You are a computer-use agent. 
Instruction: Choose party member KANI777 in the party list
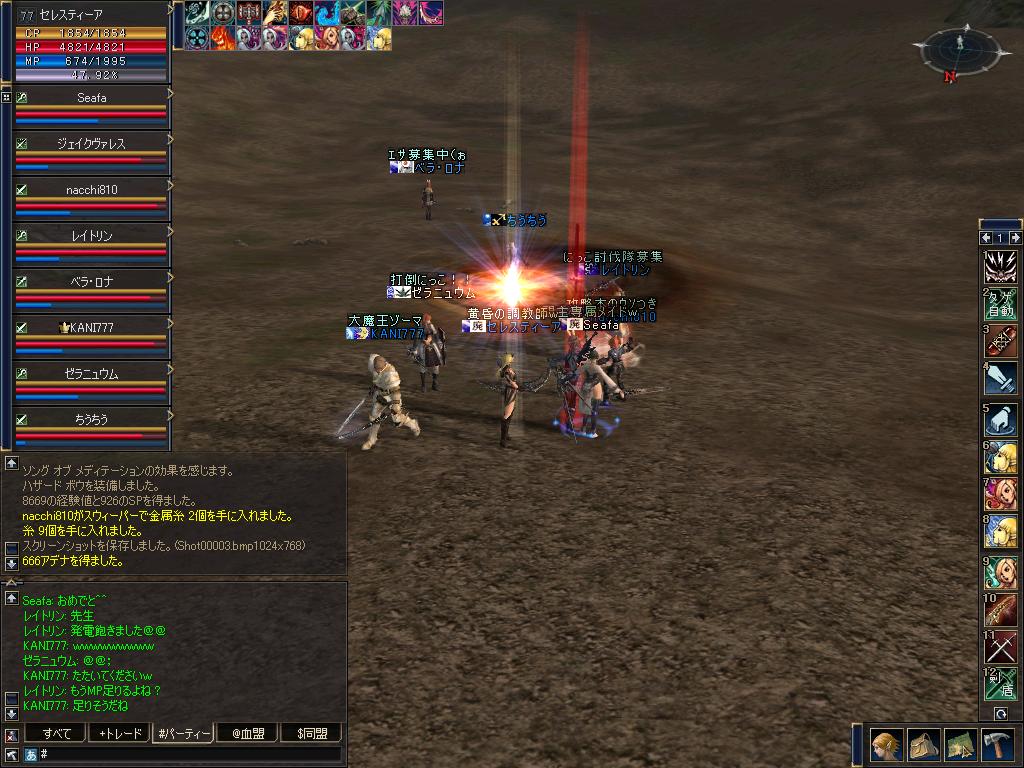(x=91, y=329)
